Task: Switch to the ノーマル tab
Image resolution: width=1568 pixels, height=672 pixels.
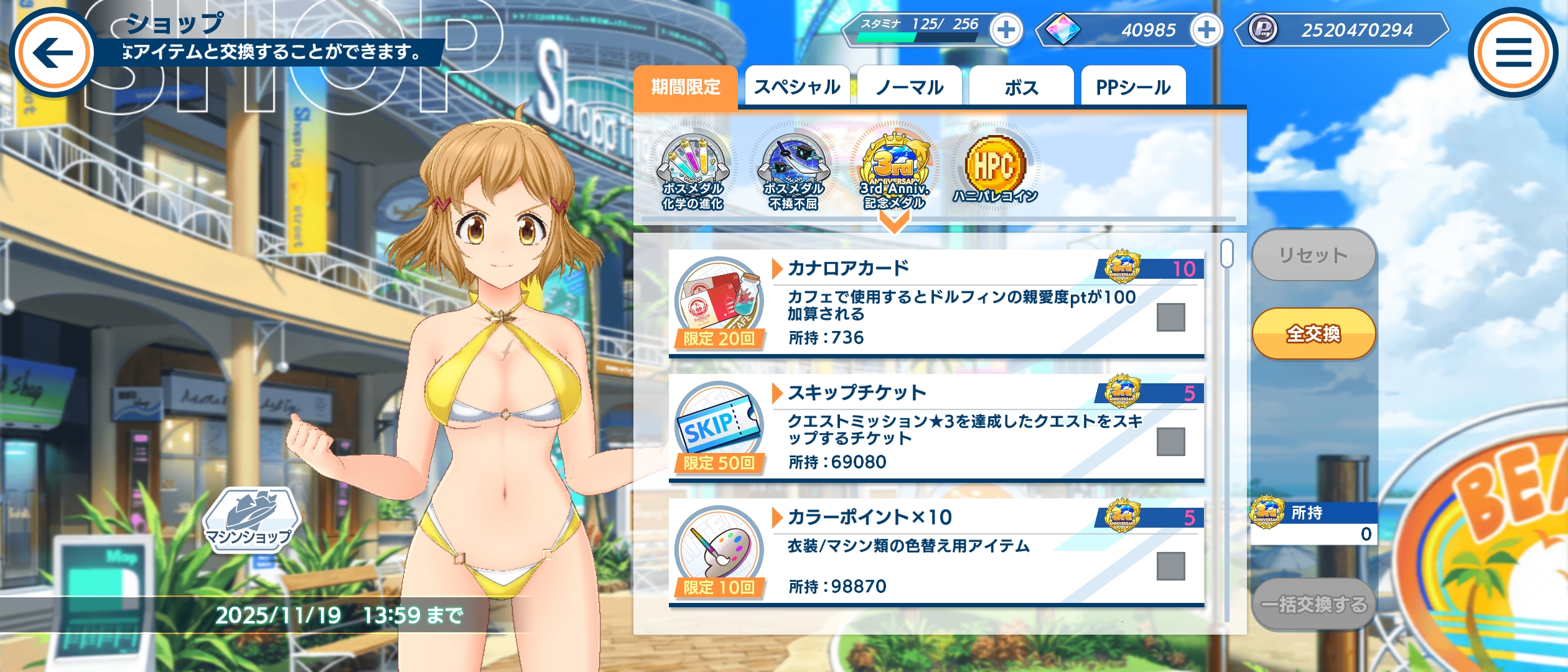Action: pos(909,87)
